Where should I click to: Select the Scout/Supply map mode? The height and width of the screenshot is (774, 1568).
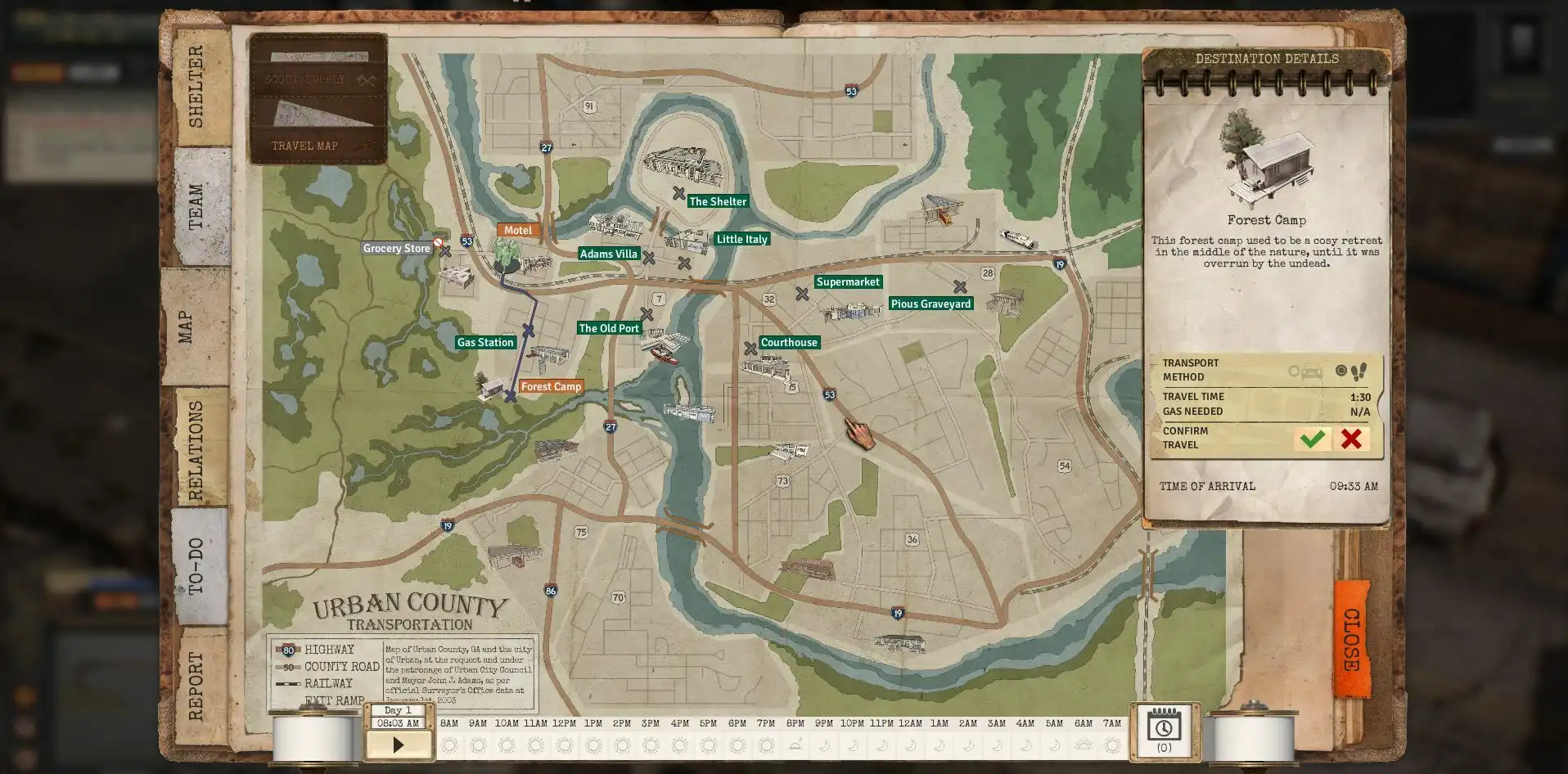click(318, 79)
